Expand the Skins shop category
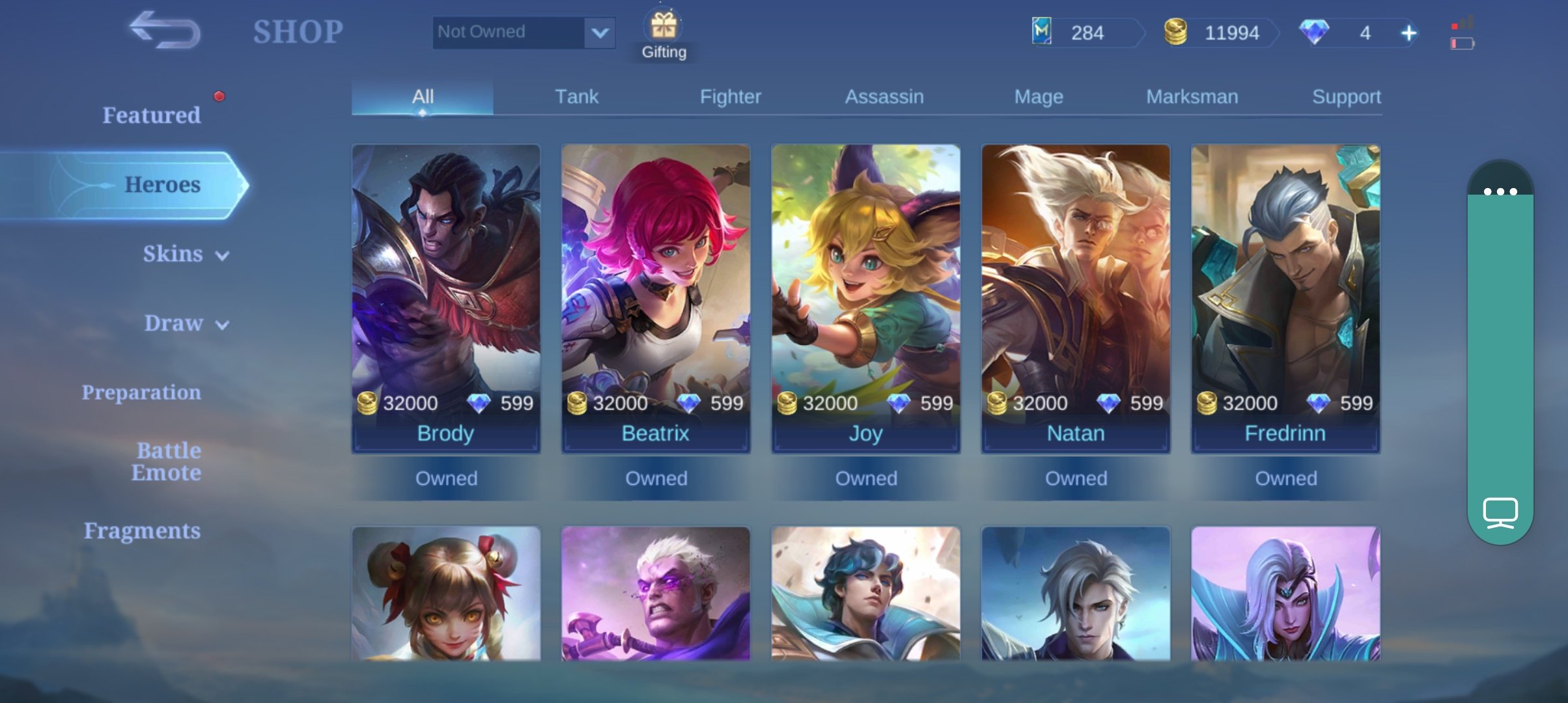This screenshot has height=703, width=1568. [x=185, y=254]
